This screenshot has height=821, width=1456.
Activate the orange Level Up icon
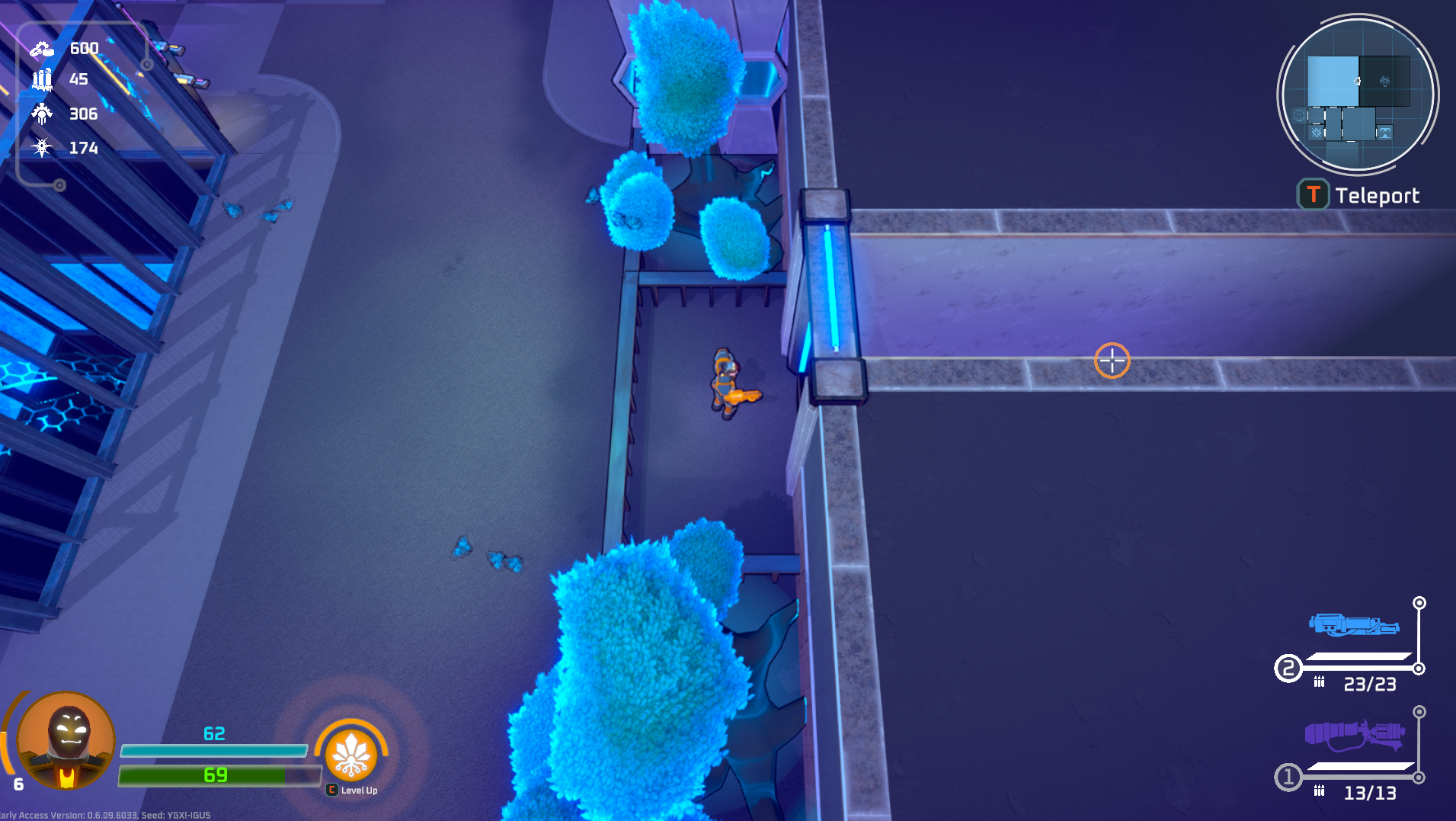pos(351,755)
